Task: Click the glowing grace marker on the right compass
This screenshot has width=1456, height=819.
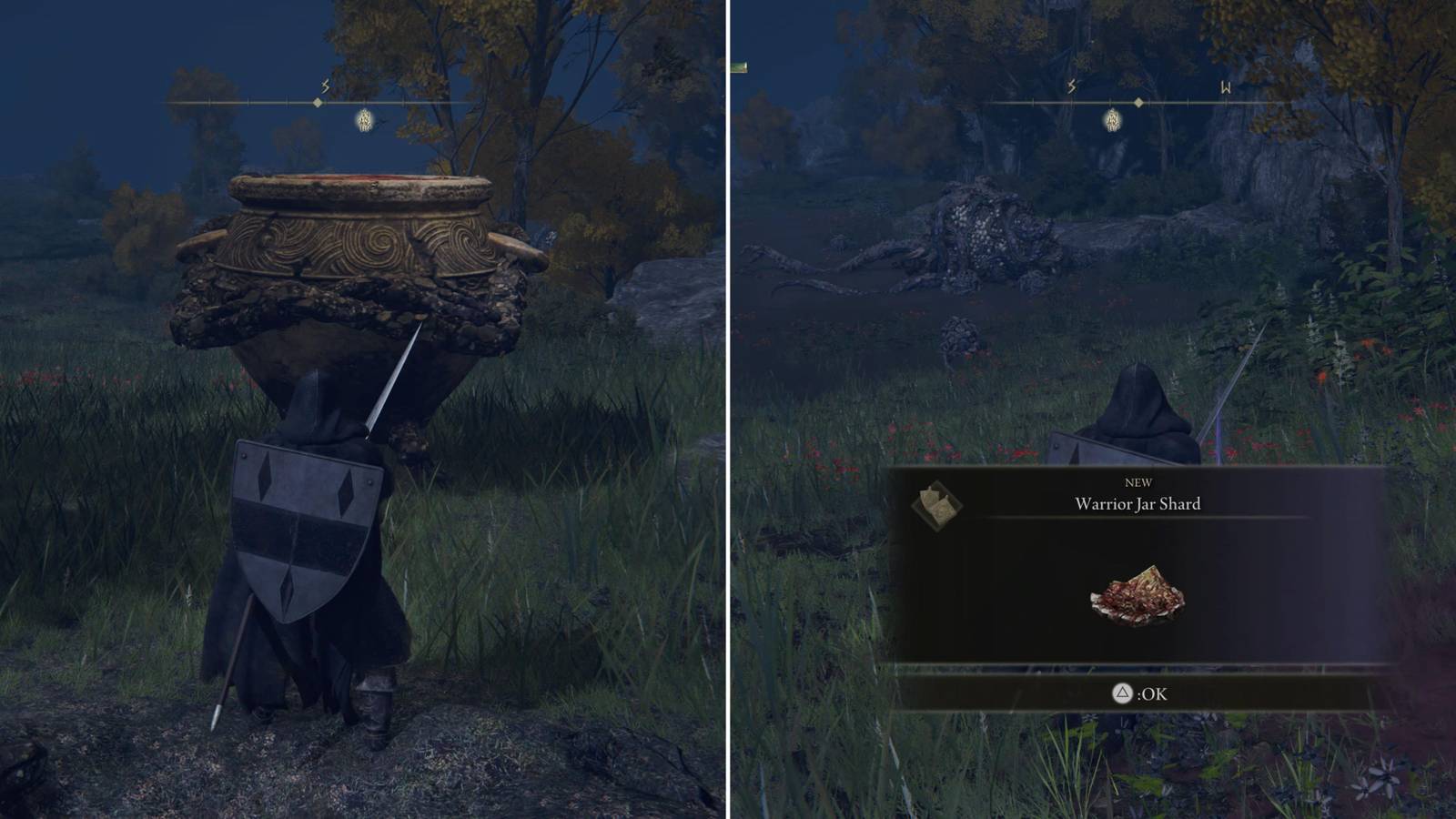Action: tap(1112, 120)
